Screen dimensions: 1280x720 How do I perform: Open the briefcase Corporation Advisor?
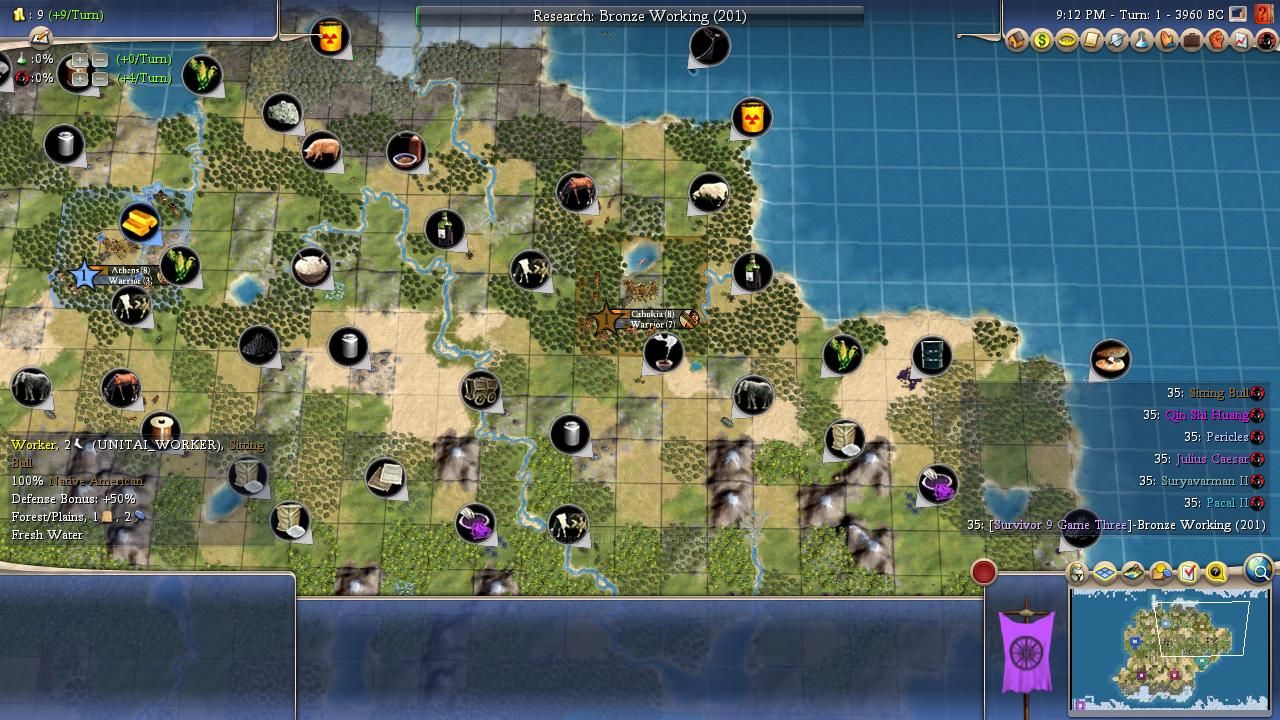(1192, 41)
